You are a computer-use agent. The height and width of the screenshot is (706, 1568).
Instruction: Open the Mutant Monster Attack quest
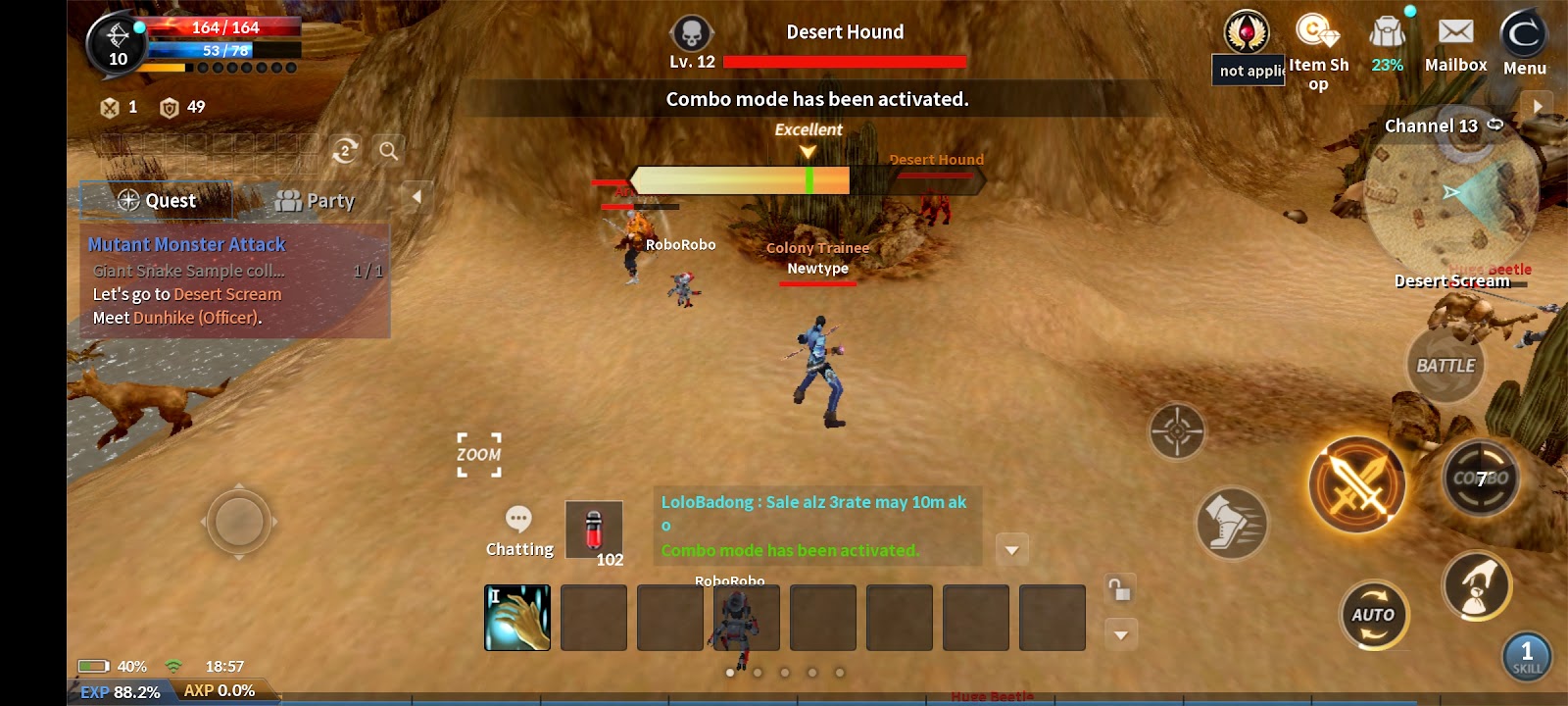pyautogui.click(x=187, y=244)
